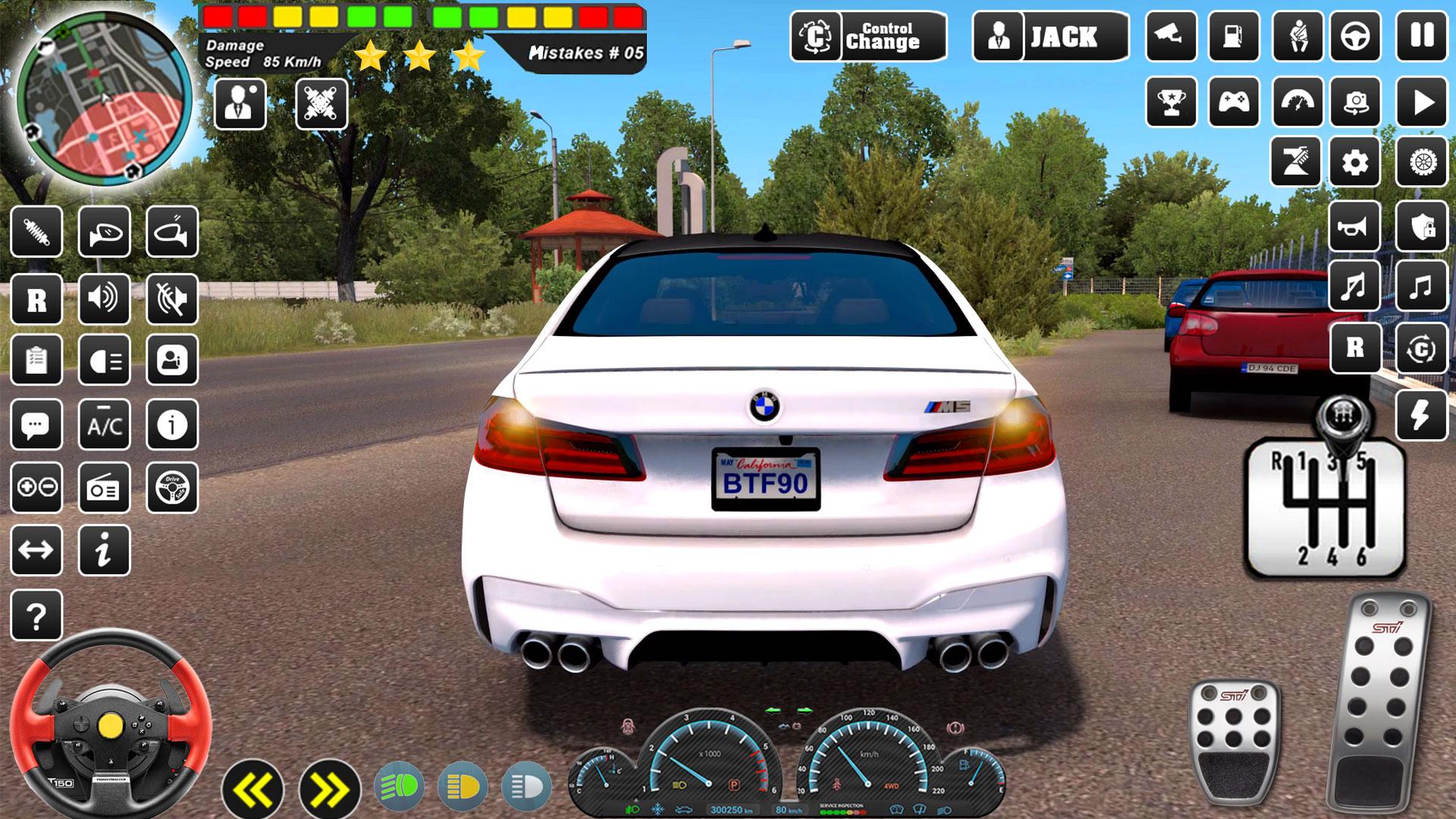Tap the brake pedal
The width and height of the screenshot is (1456, 819).
pos(1234,736)
